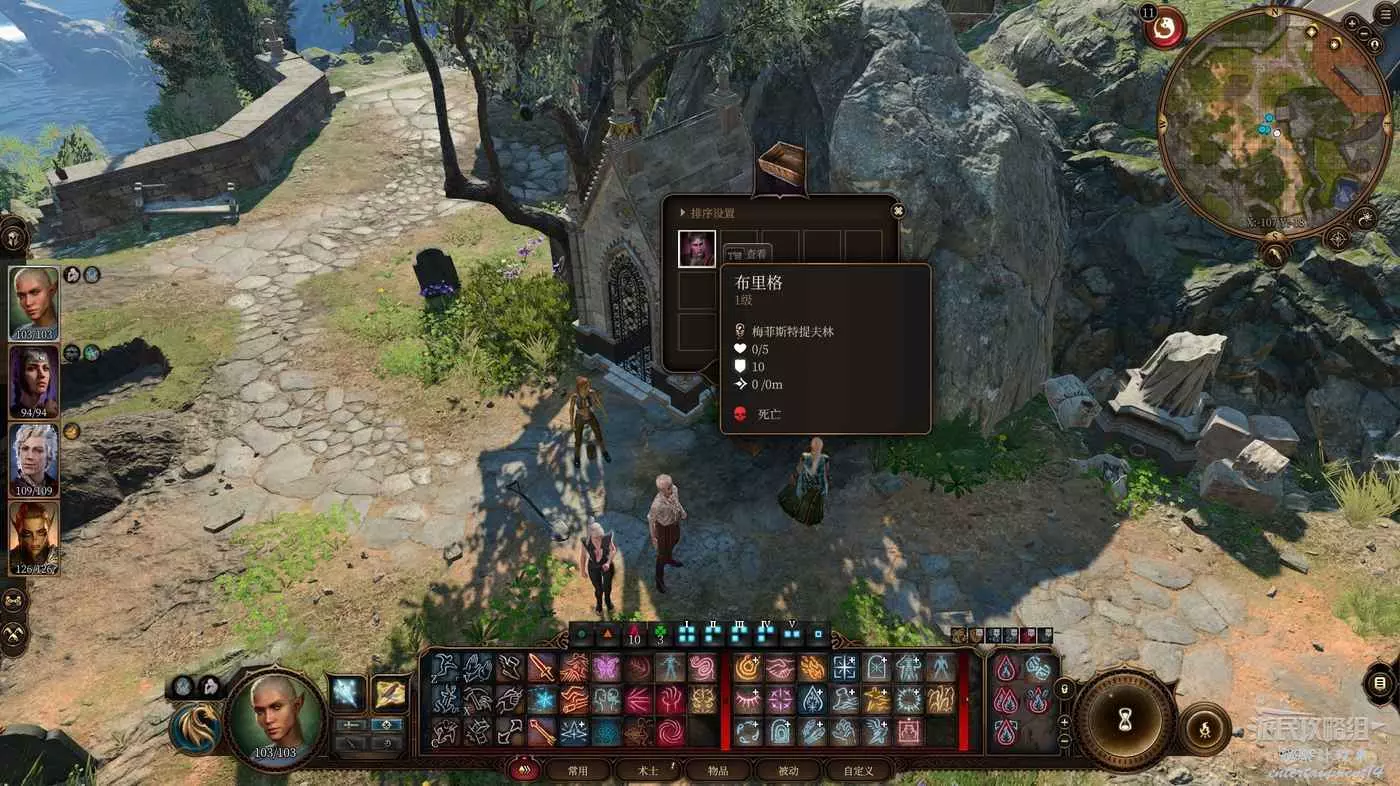This screenshot has height=786, width=1400.
Task: Open the journal icon on right edge
Action: [1381, 684]
